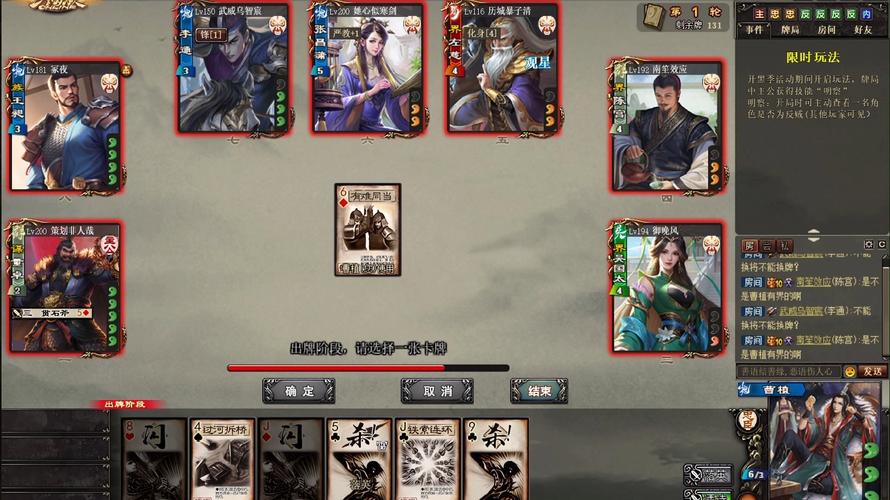The width and height of the screenshot is (890, 500).
Task: Target the 策划非人哉 player portrait
Action: click(65, 288)
